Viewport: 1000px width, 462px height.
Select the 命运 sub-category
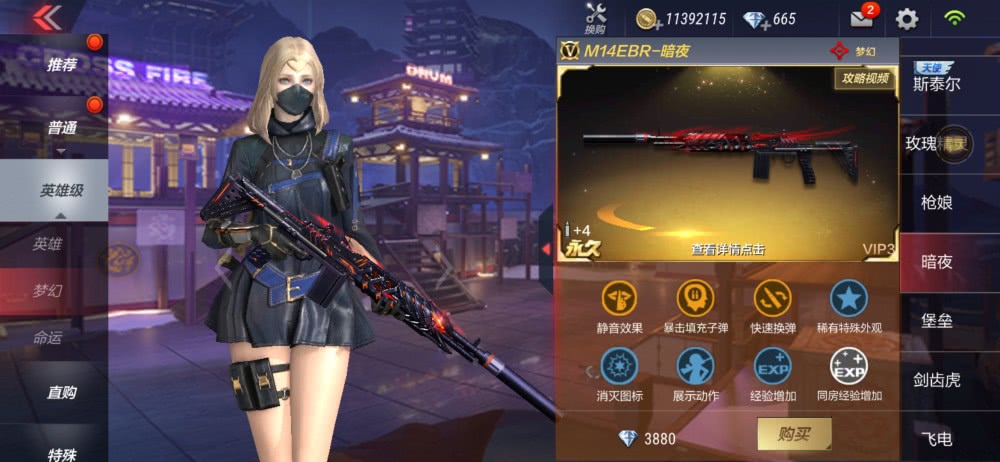coord(47,338)
